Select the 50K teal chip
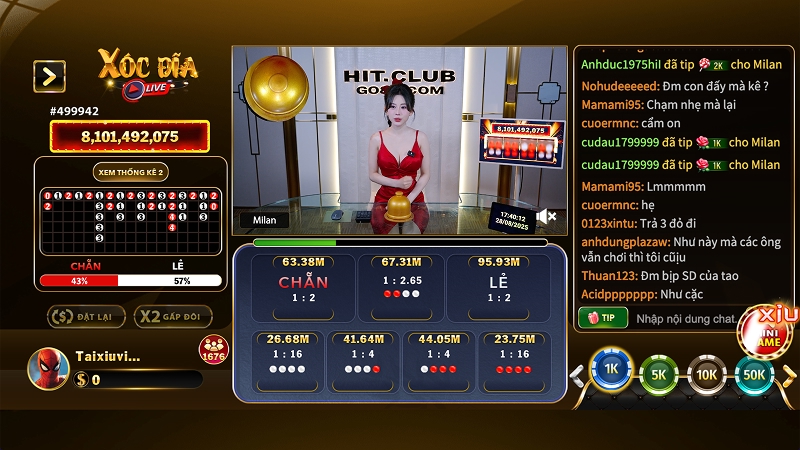 (754, 374)
